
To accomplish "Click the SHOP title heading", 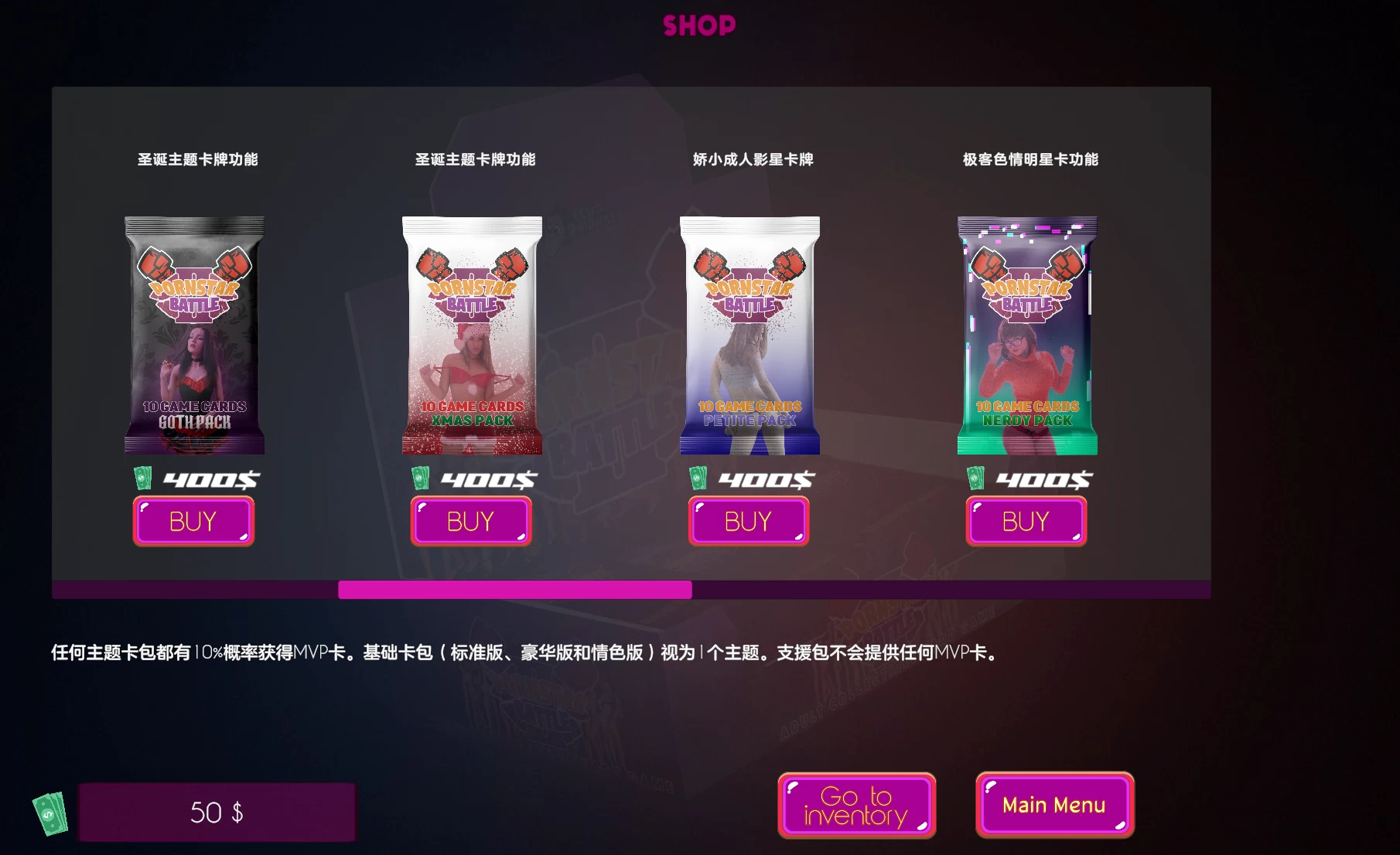I will click(698, 25).
